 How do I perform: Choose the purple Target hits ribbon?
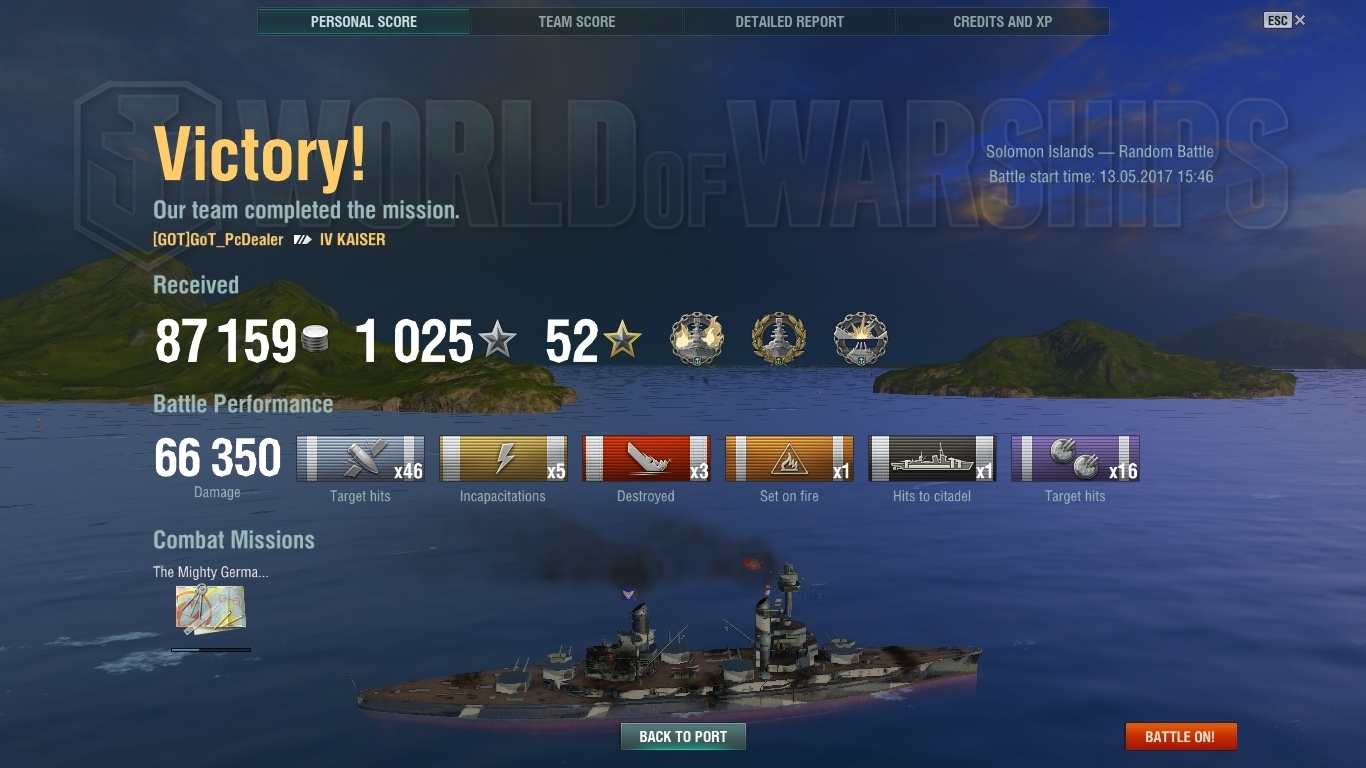1075,459
